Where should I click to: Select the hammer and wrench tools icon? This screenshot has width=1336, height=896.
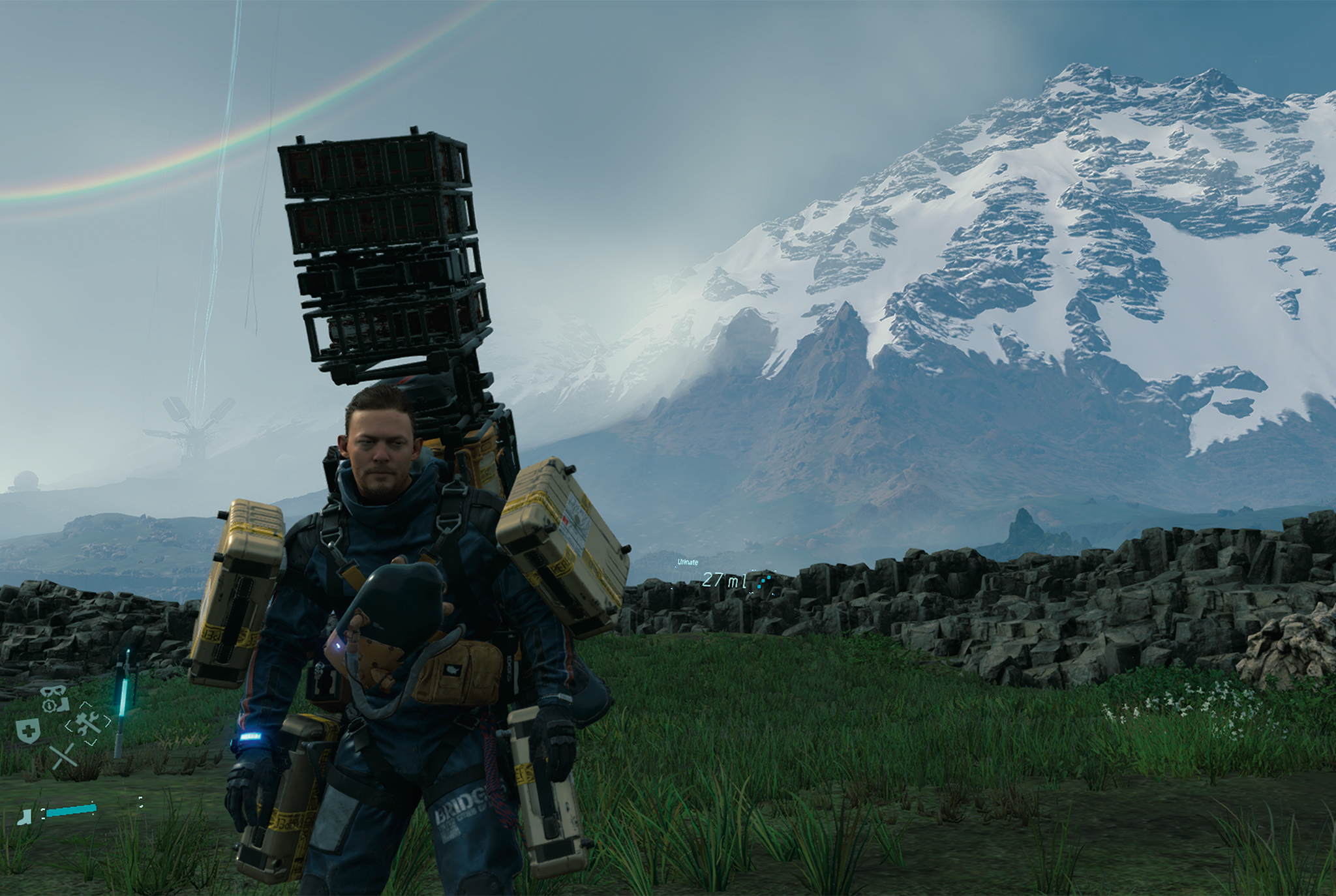click(x=88, y=723)
